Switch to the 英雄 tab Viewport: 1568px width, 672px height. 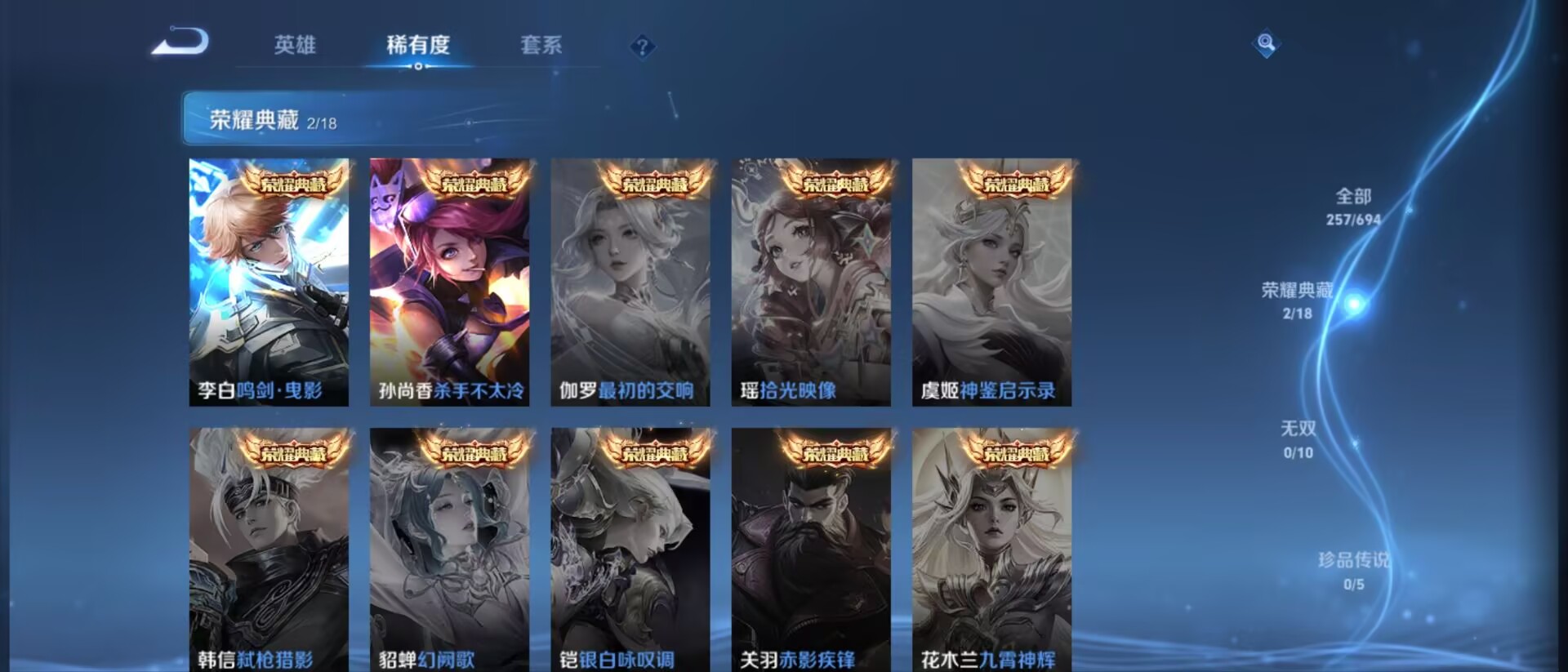coord(295,45)
